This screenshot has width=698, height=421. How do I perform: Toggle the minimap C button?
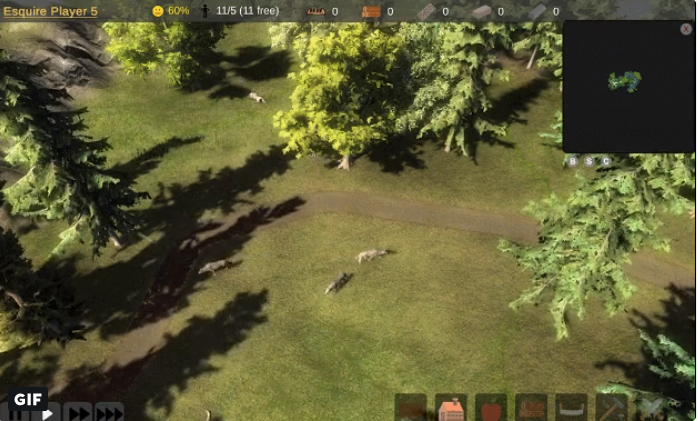605,161
